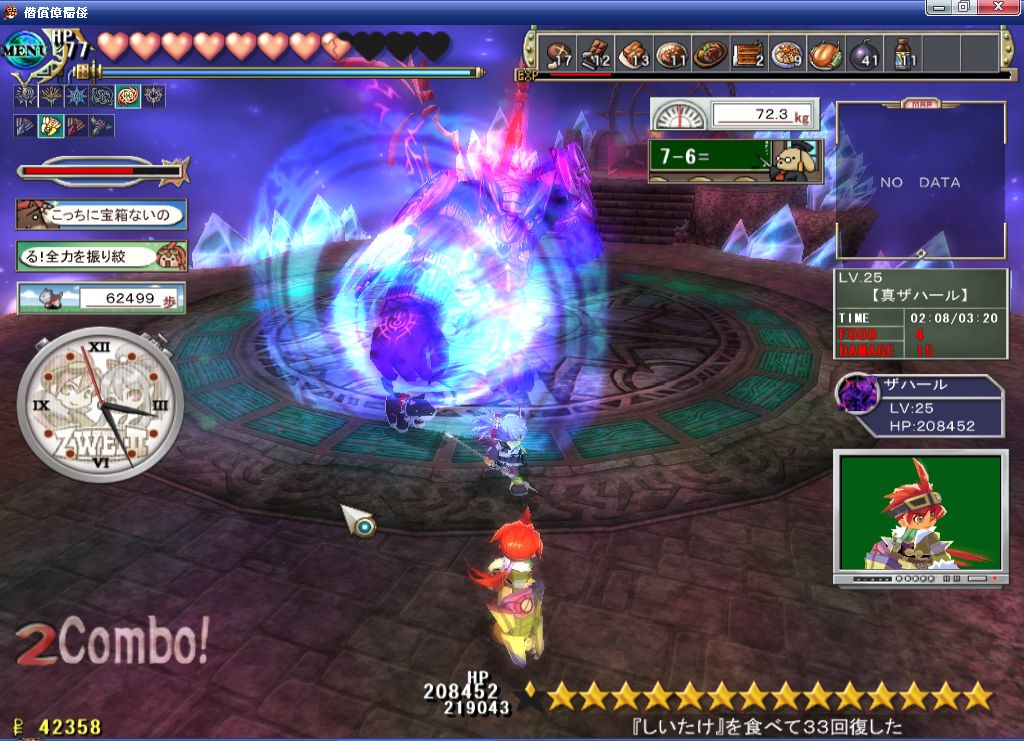1024x741 pixels.
Task: Click the ザハール boss target panel
Action: [x=920, y=407]
